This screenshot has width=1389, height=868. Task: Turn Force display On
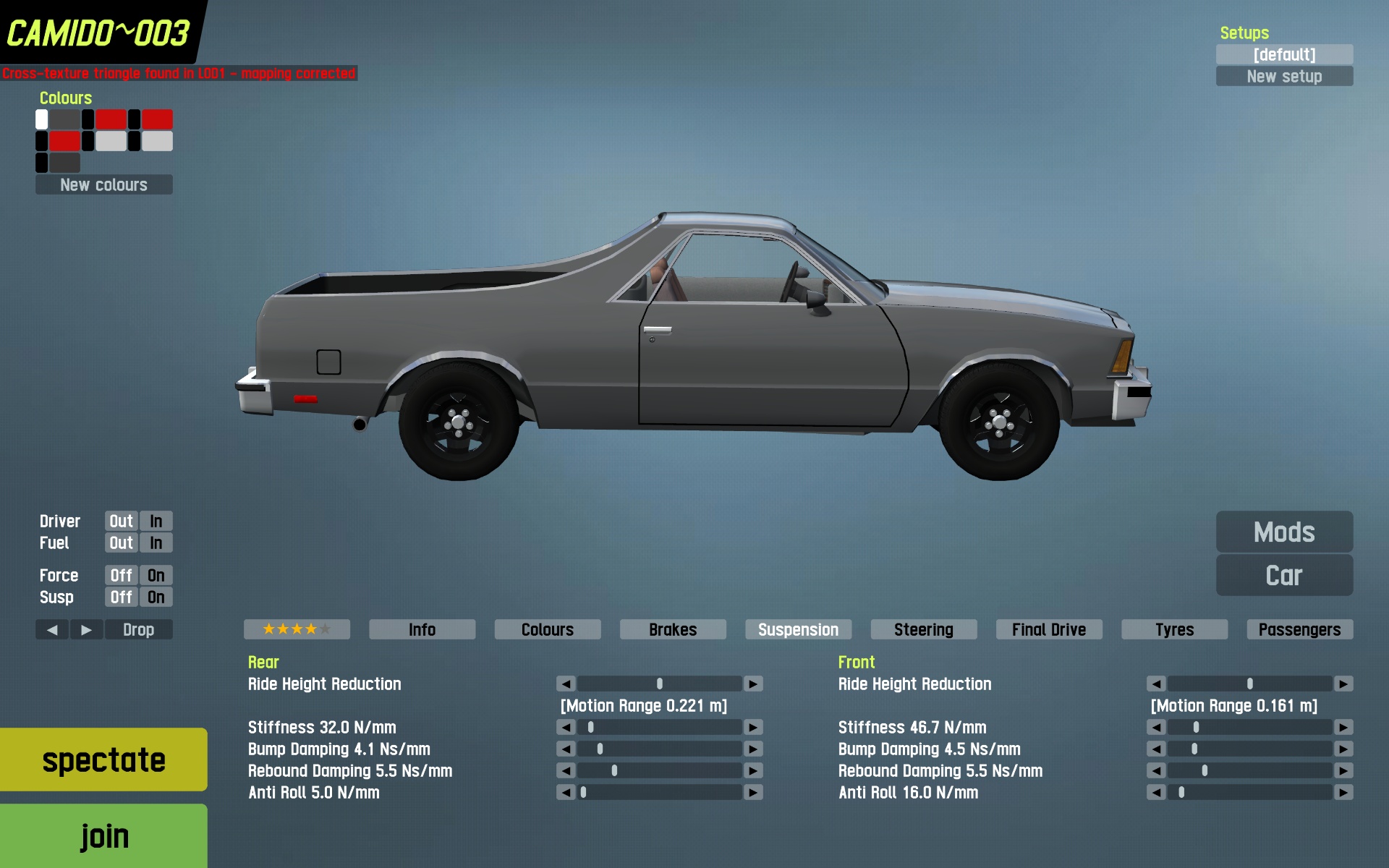tap(156, 575)
